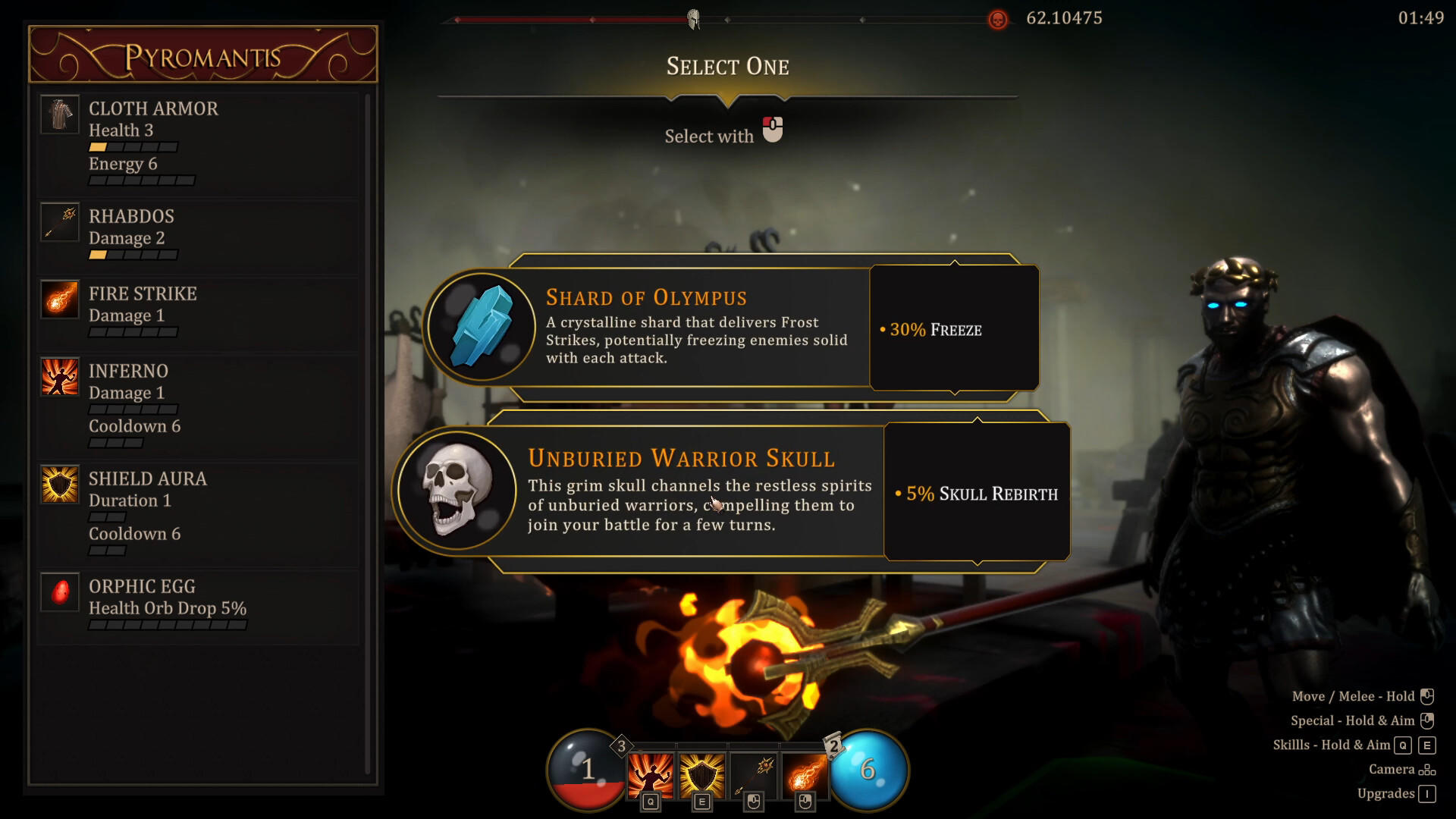The image size is (1456, 819).
Task: Expand the 30% Freeze stat panel
Action: (954, 329)
